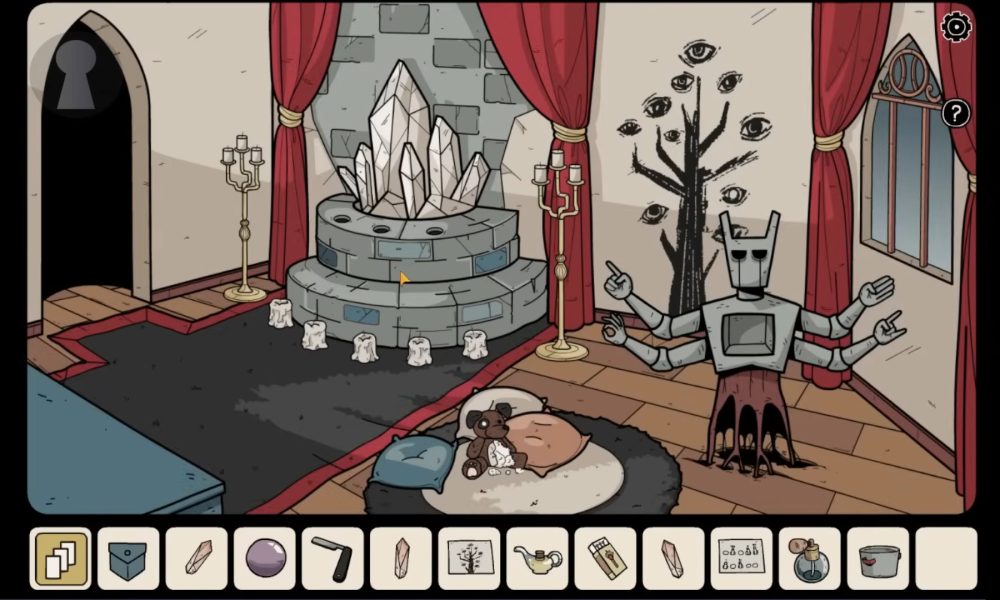
Task: Pick the purple orb from inventory
Action: coord(265,558)
